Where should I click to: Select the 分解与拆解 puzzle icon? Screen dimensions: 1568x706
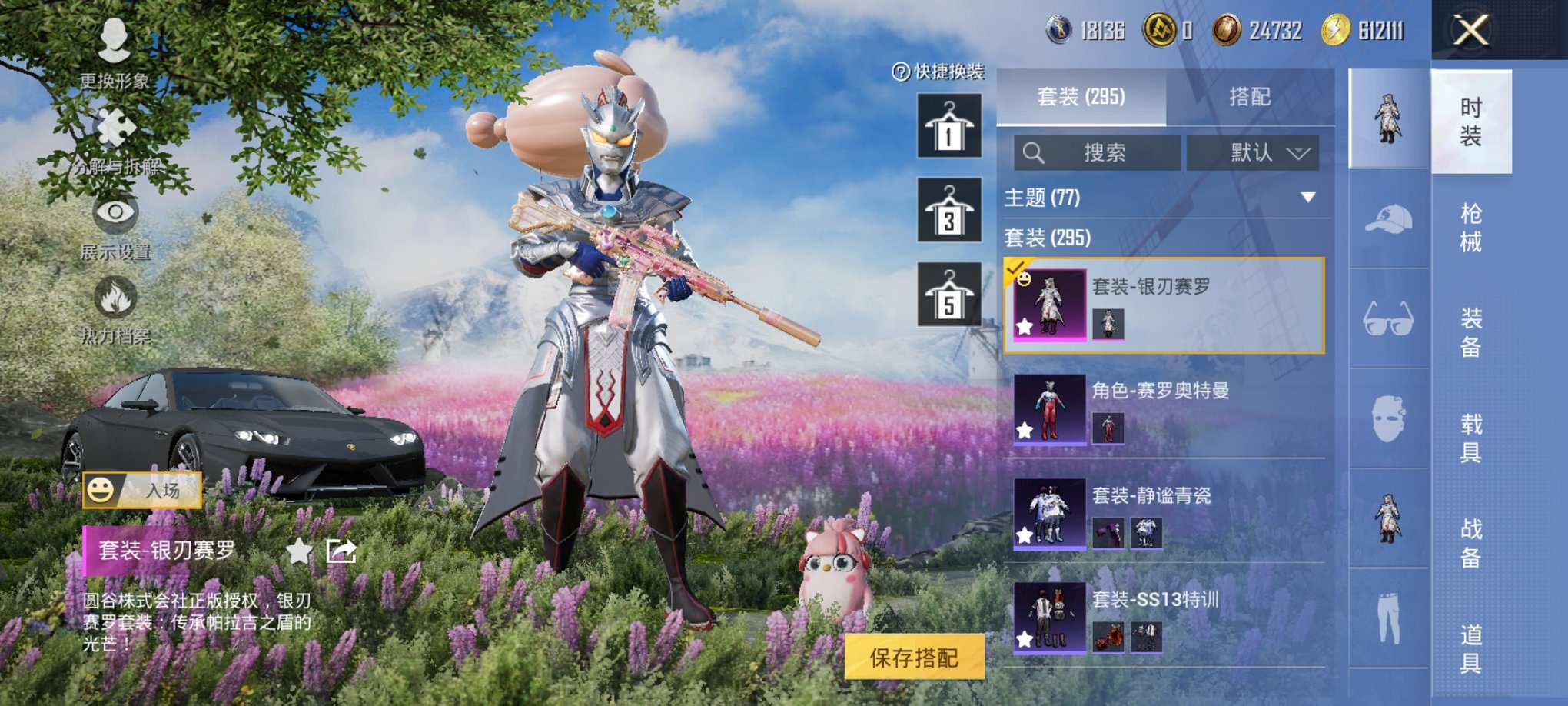[115, 125]
